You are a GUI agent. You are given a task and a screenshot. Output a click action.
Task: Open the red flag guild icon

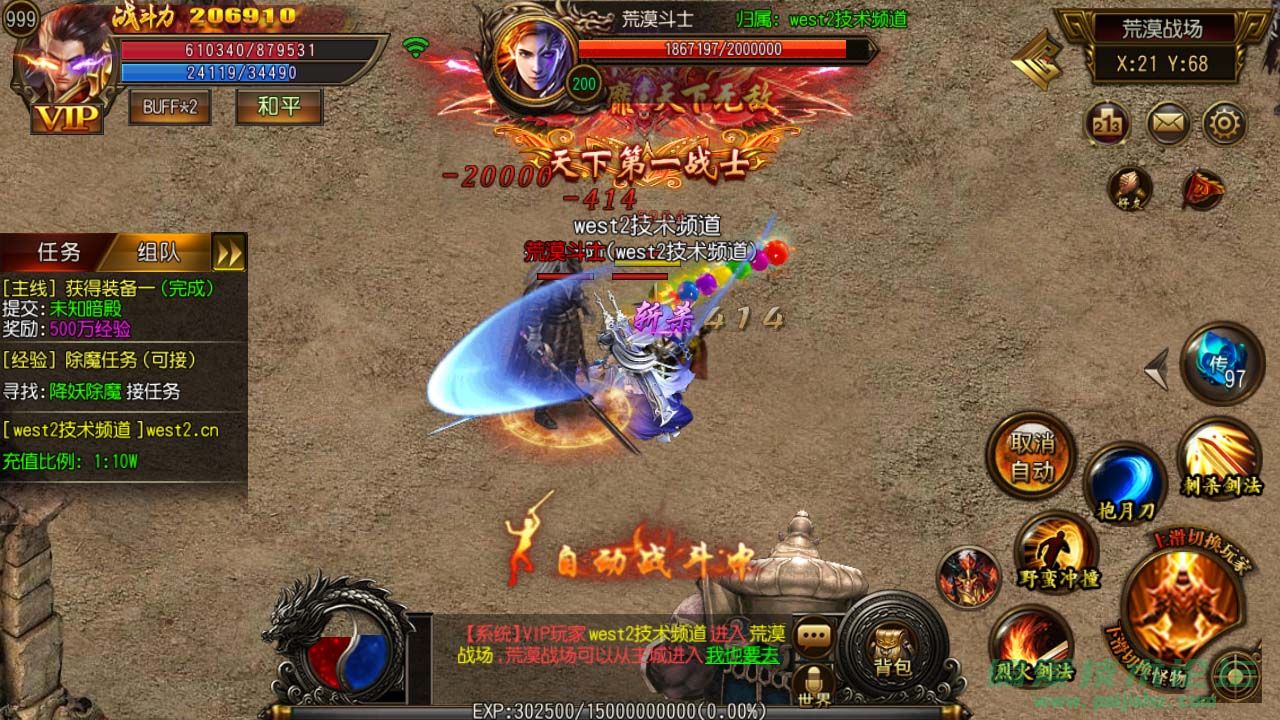tap(1201, 189)
